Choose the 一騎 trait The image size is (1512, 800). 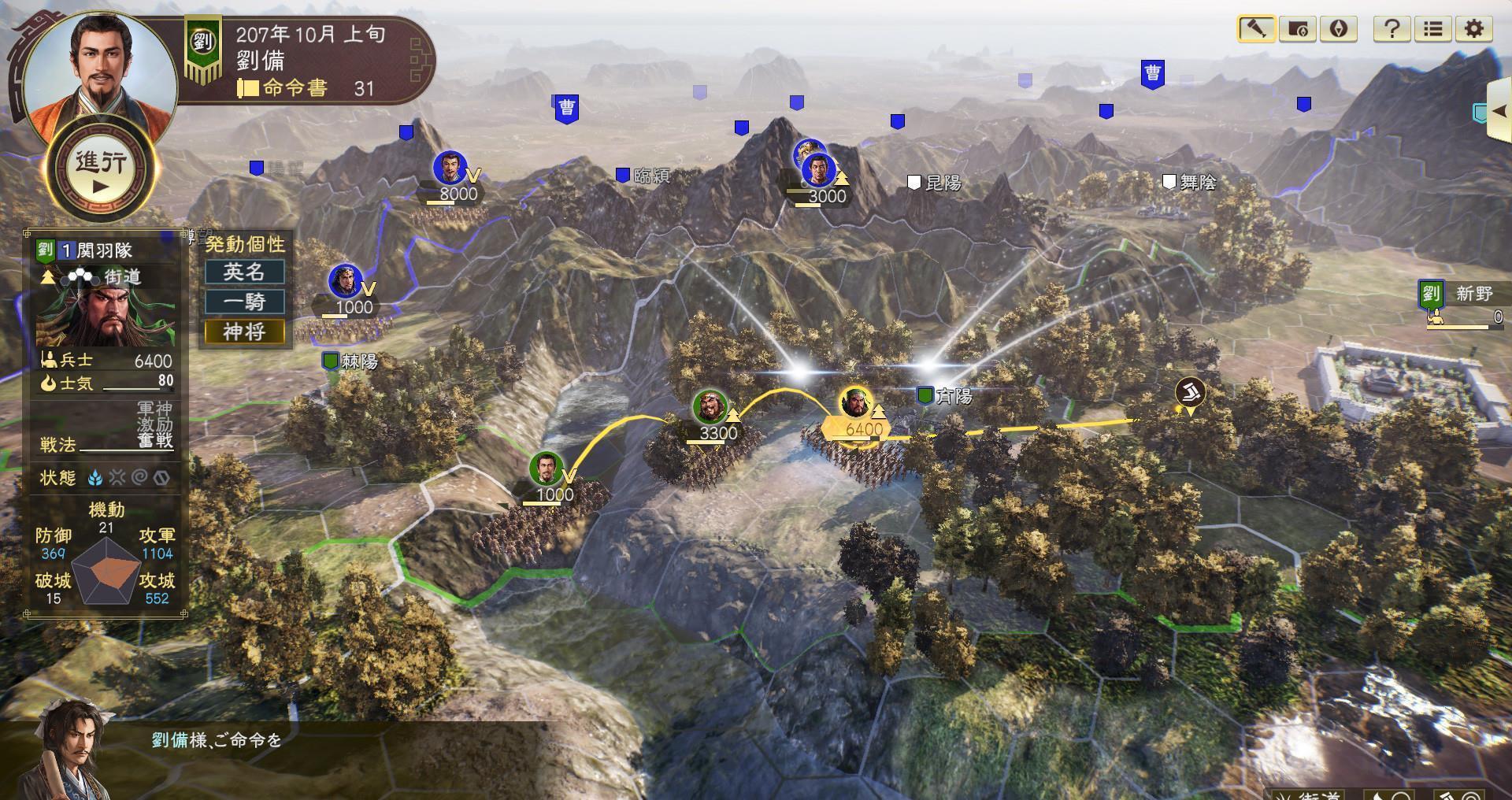[x=244, y=302]
